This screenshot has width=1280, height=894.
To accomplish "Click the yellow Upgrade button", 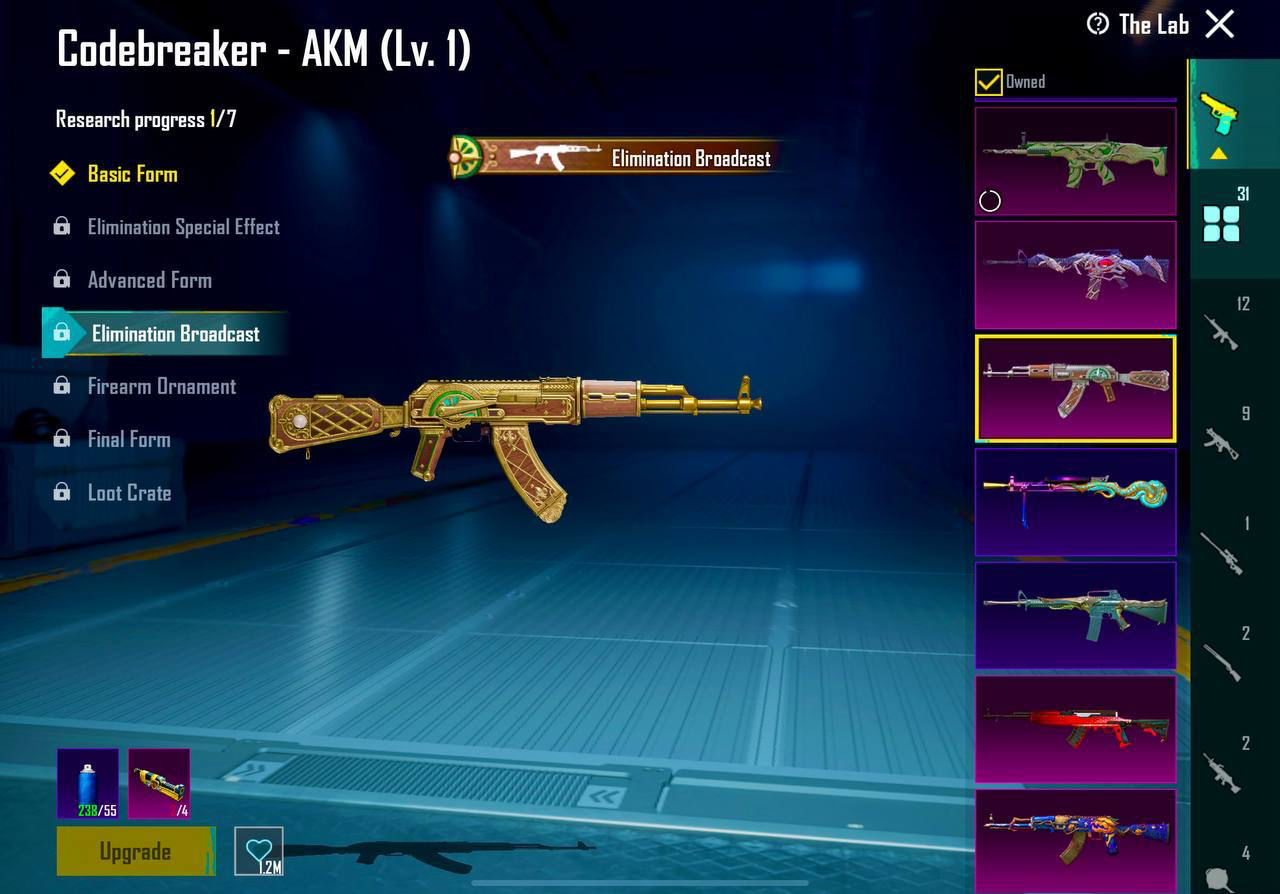I will pos(135,852).
